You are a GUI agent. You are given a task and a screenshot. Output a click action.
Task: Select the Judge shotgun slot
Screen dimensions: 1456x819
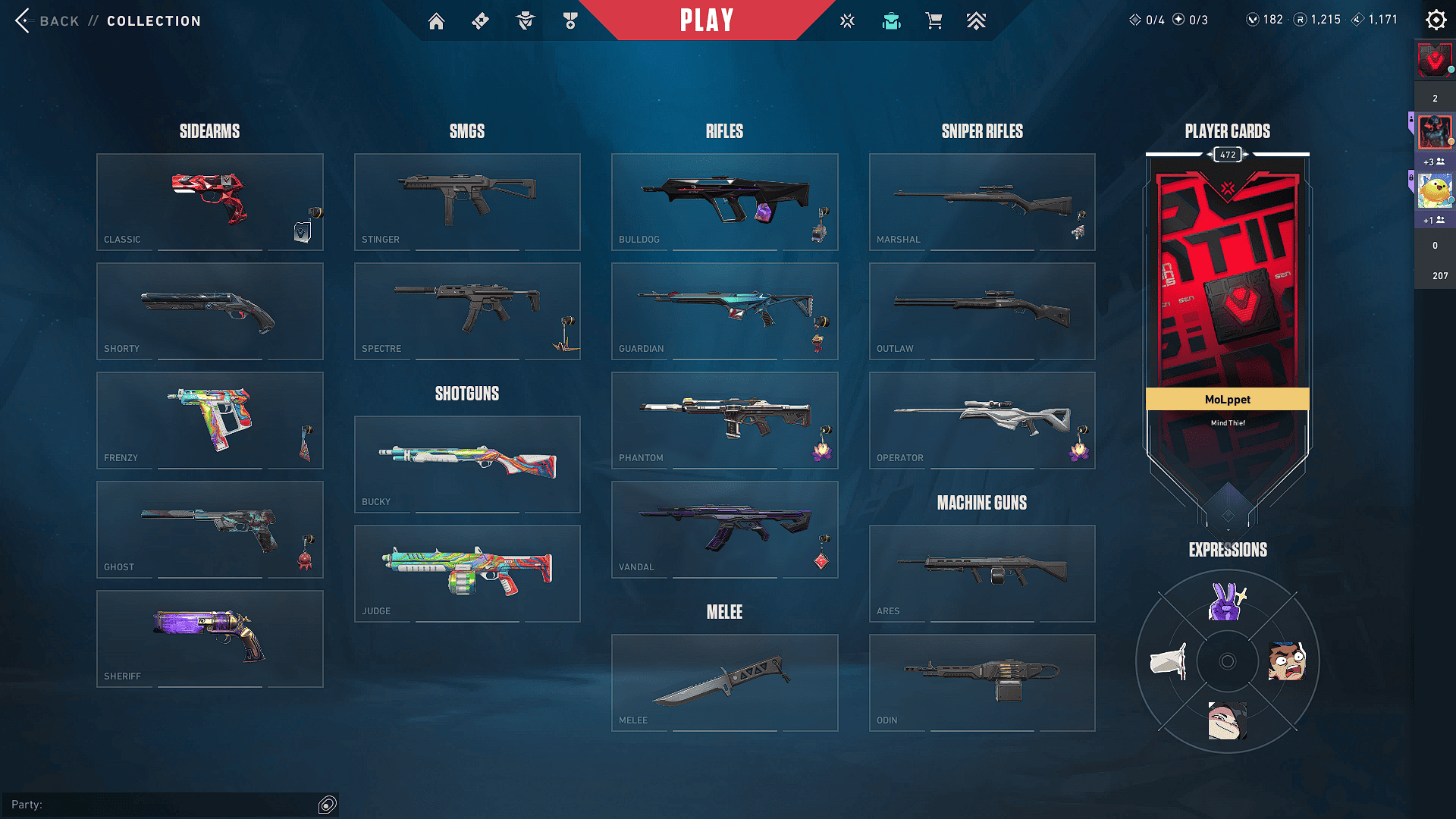click(467, 573)
